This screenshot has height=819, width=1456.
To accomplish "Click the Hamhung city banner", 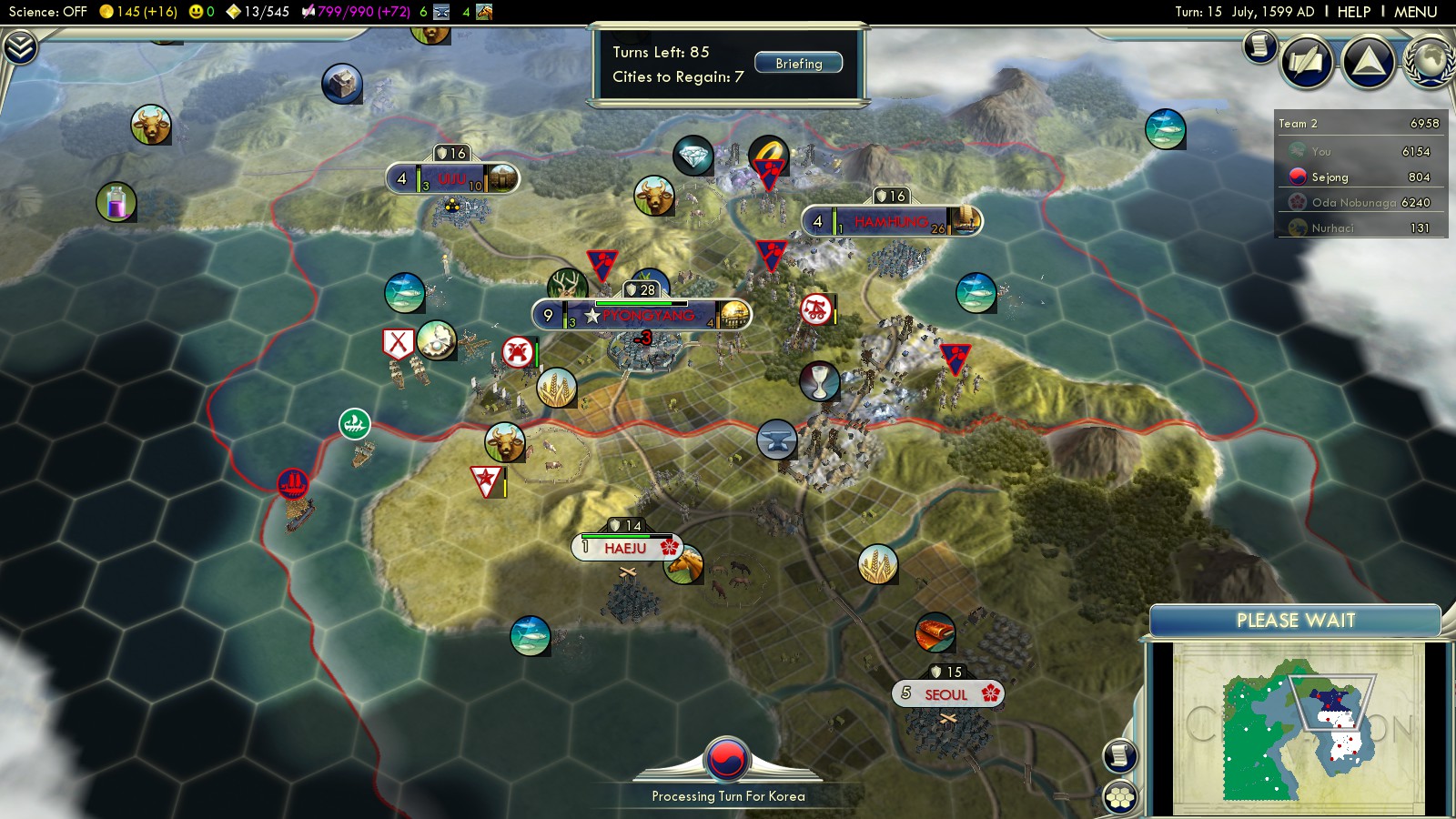I will point(891,221).
